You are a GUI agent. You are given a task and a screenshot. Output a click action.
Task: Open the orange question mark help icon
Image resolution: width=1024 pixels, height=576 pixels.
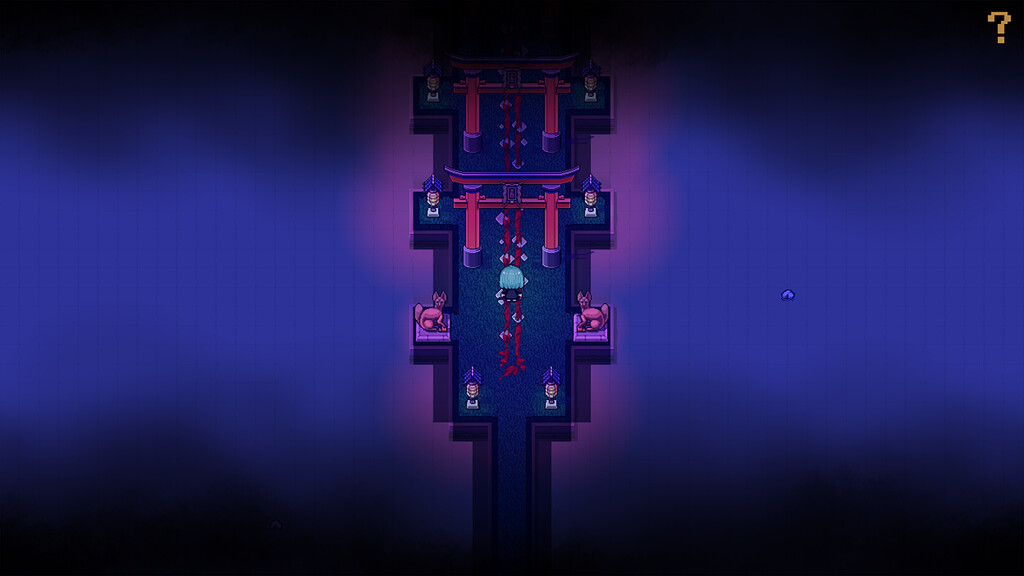click(x=998, y=27)
